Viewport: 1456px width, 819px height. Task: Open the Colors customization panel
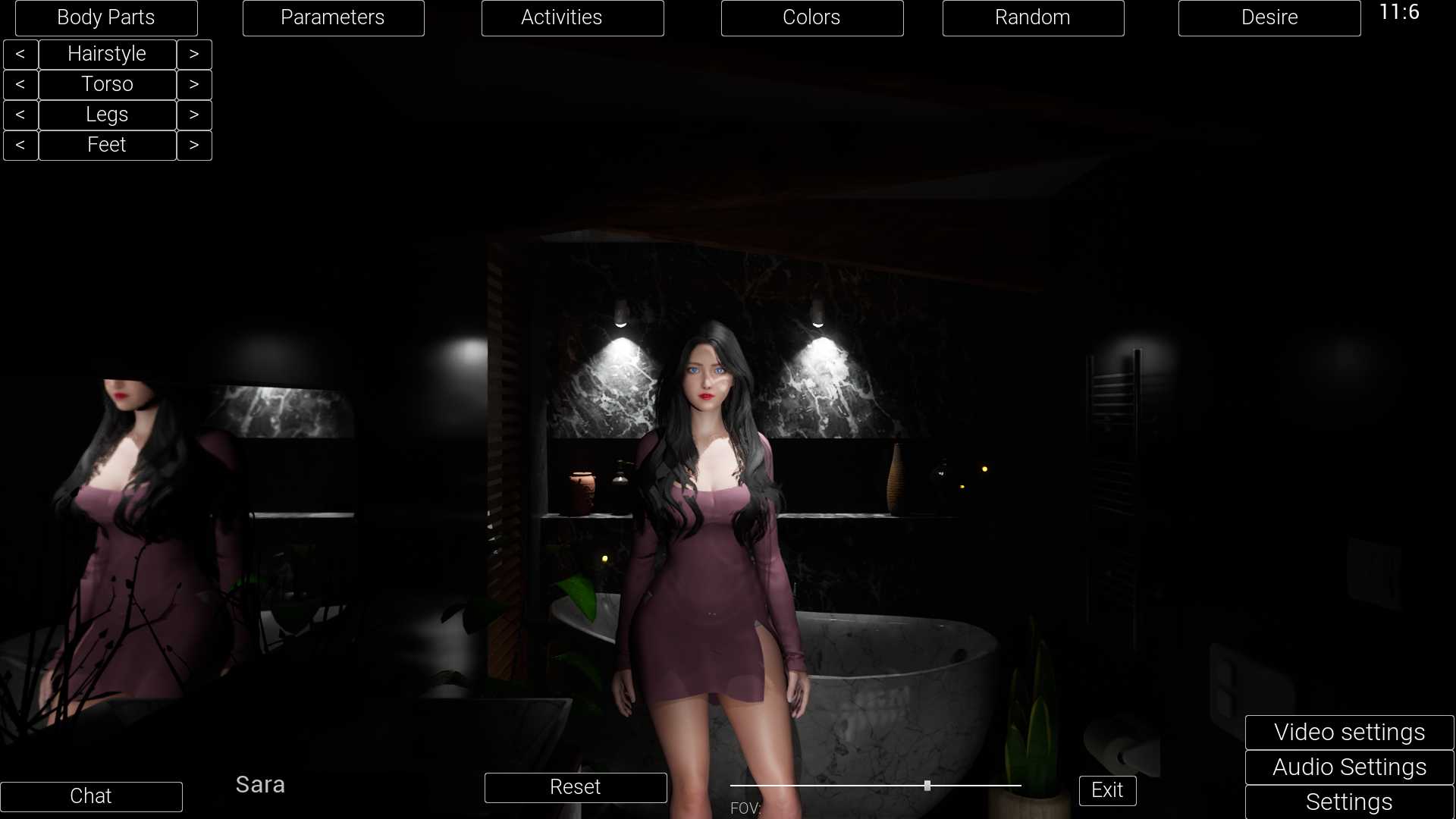click(811, 17)
